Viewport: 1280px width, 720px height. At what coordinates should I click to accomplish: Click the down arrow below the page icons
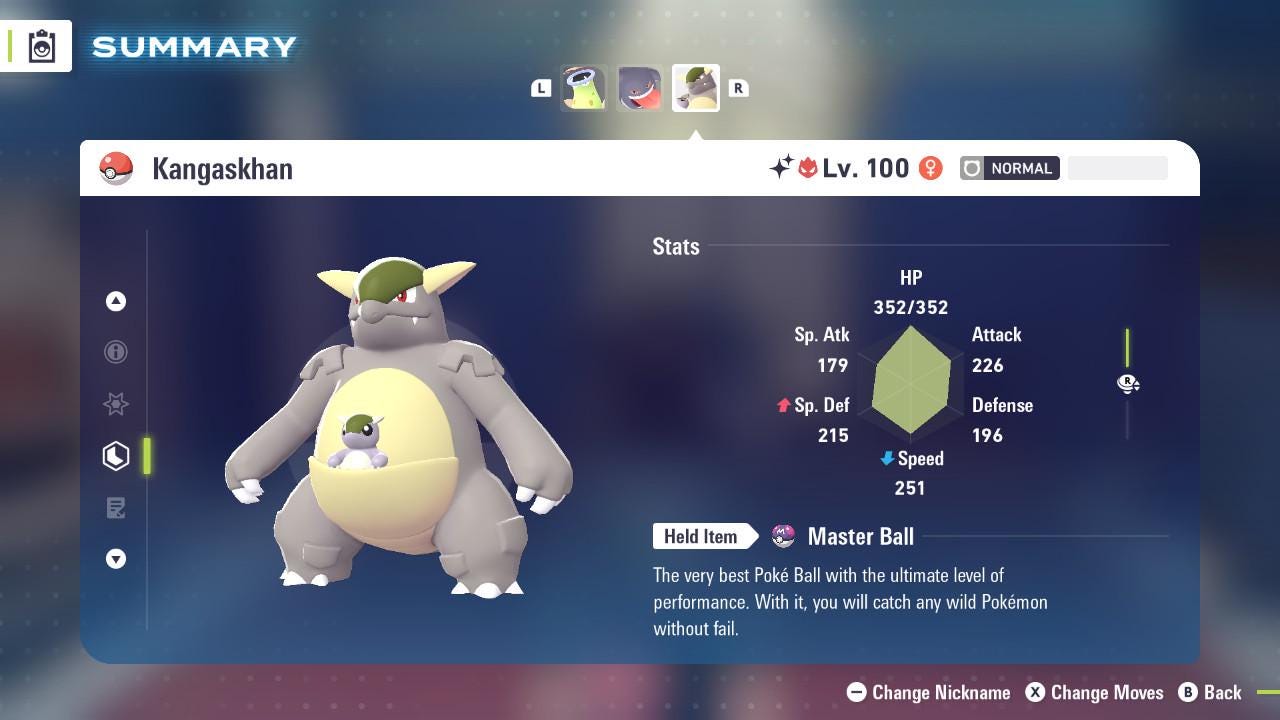click(x=116, y=559)
